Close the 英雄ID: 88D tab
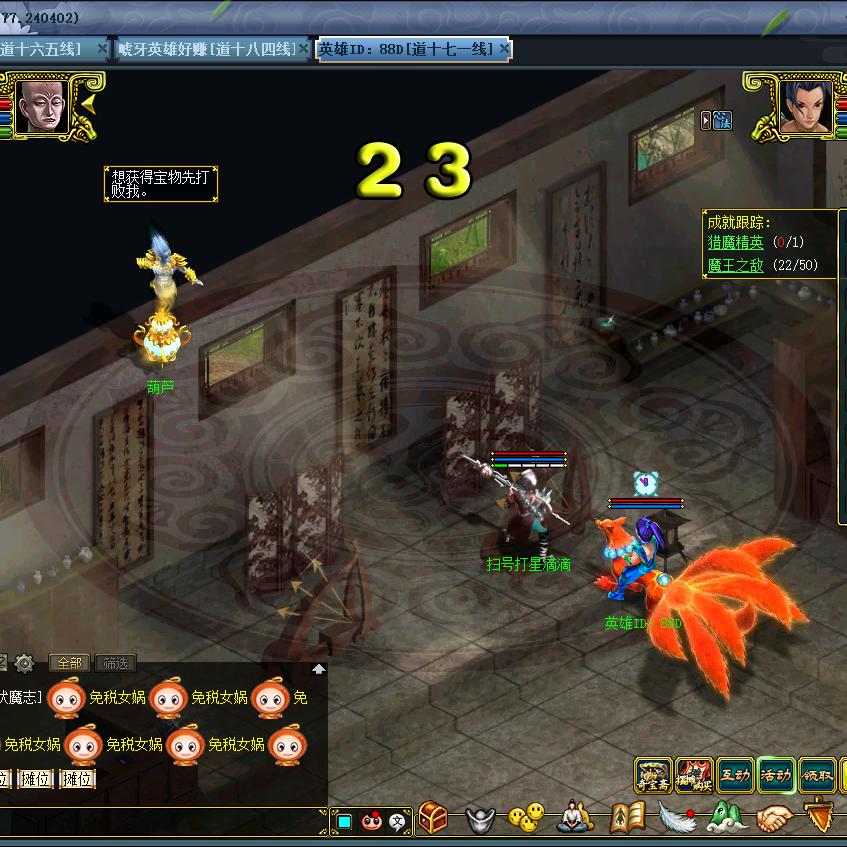The width and height of the screenshot is (847, 847). tap(505, 49)
